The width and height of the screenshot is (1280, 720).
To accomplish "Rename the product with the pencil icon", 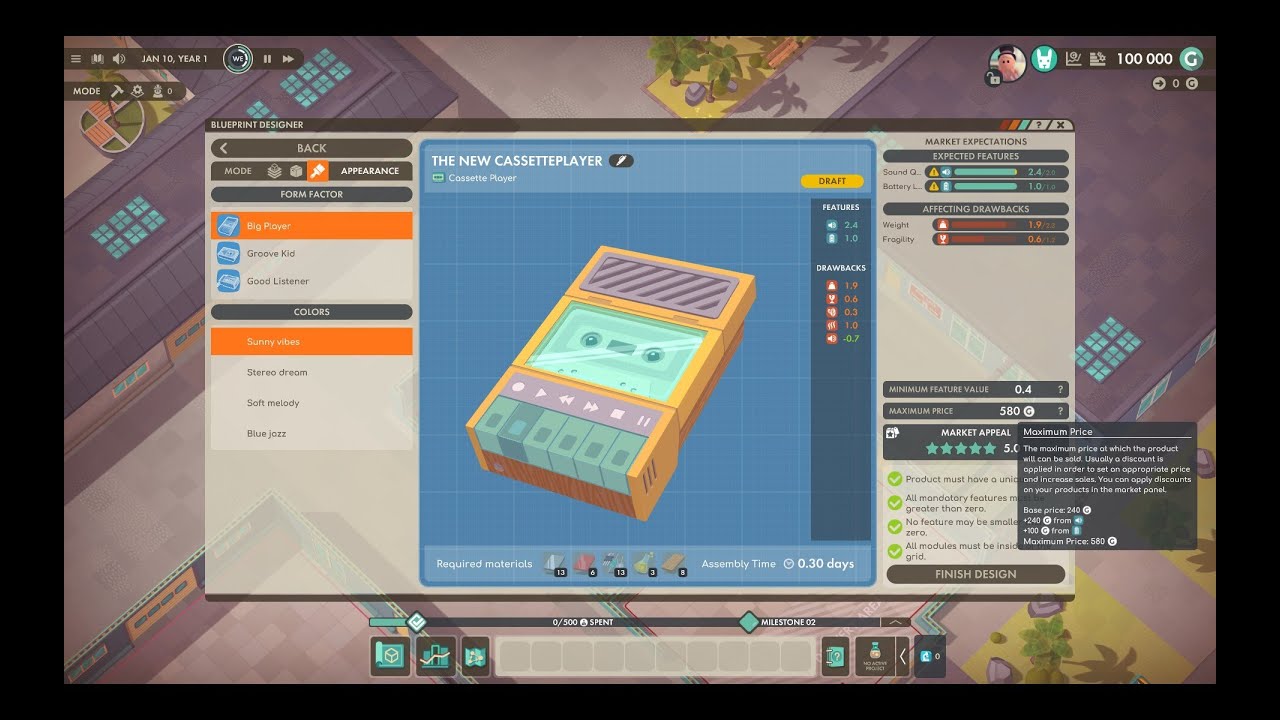I will 621,160.
